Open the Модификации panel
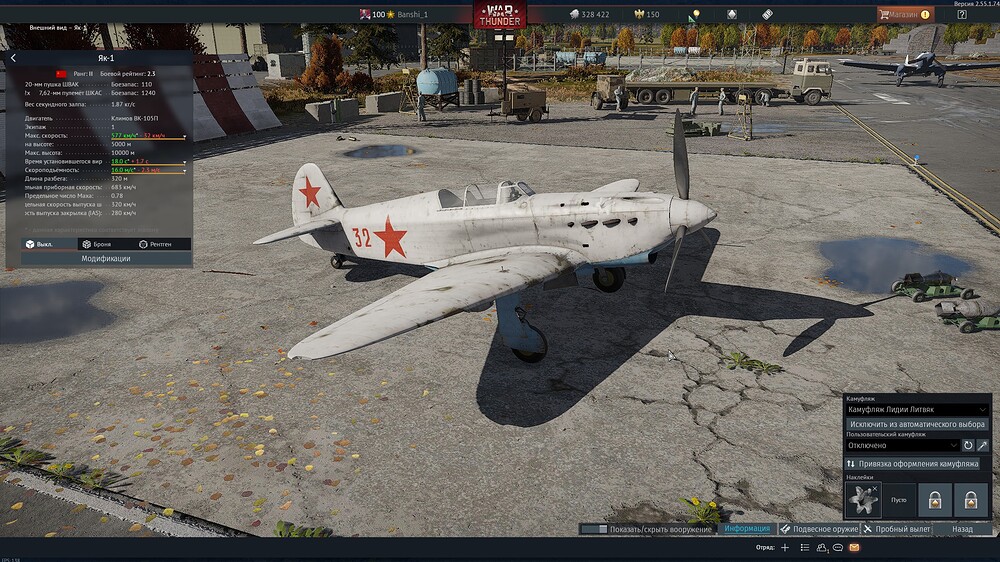This screenshot has width=1000, height=562. pos(105,258)
